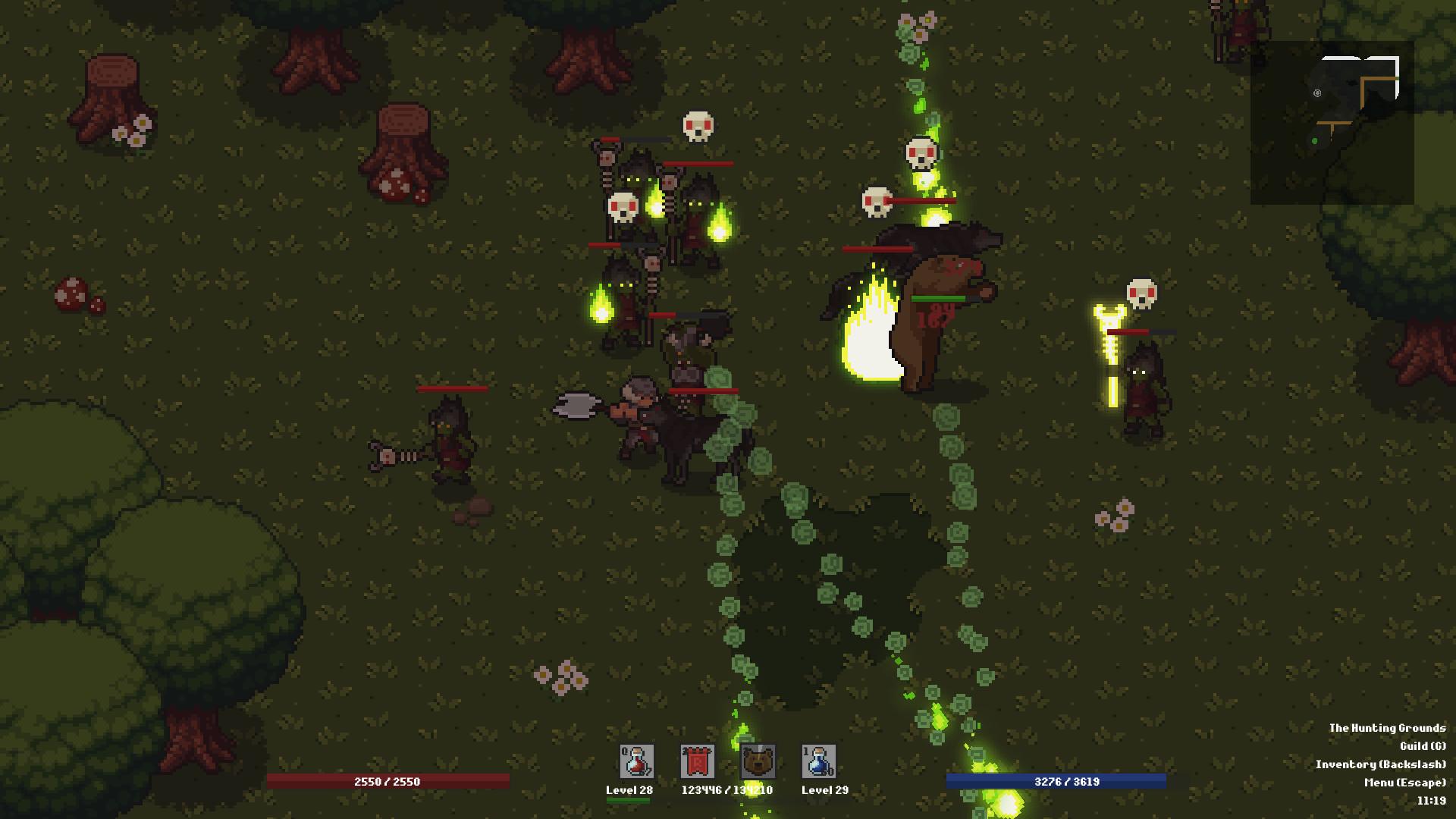The image size is (1456, 819).
Task: Open the Menu text button
Action: tap(1404, 783)
